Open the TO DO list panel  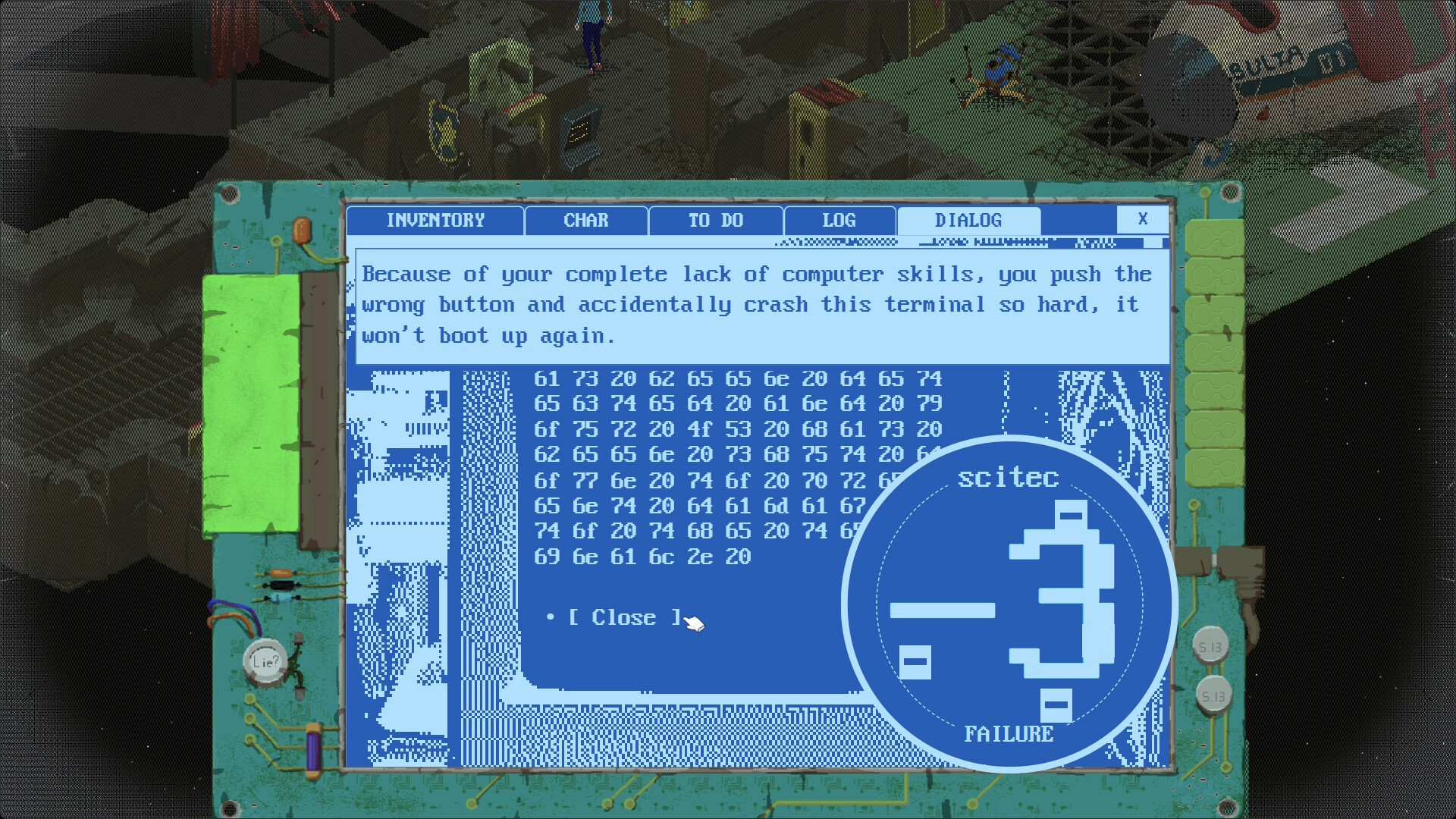[714, 221]
